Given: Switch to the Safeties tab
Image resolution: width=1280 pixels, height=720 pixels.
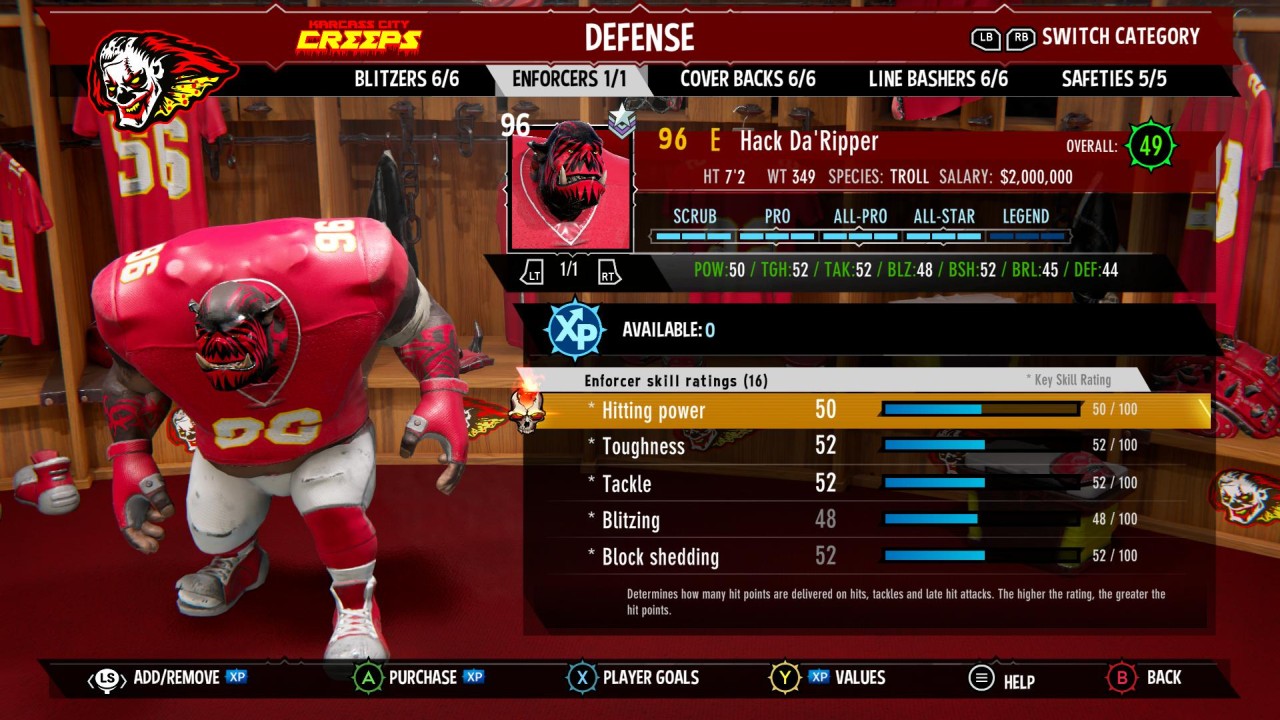Looking at the screenshot, I should pyautogui.click(x=1113, y=79).
